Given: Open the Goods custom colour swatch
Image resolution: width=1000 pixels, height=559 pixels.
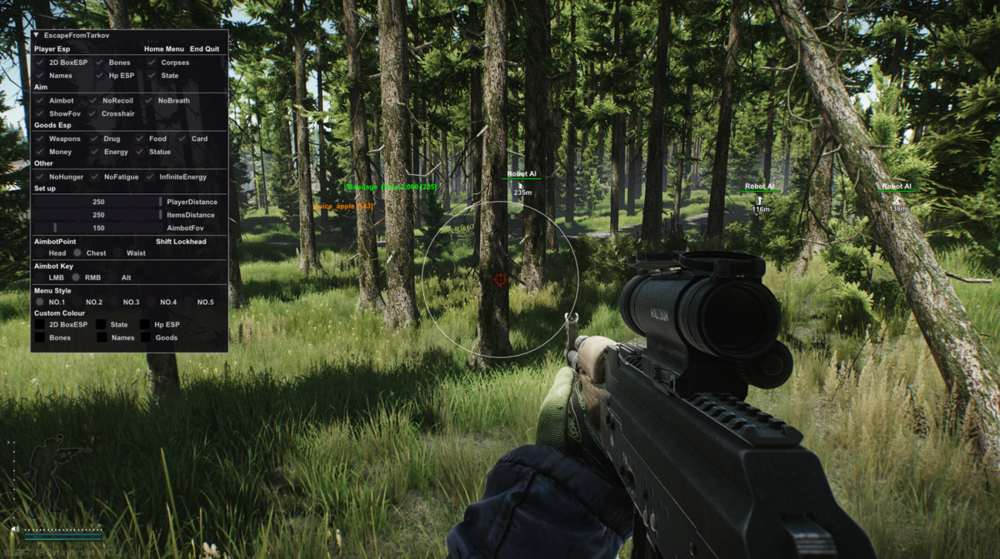Looking at the screenshot, I should 146,338.
